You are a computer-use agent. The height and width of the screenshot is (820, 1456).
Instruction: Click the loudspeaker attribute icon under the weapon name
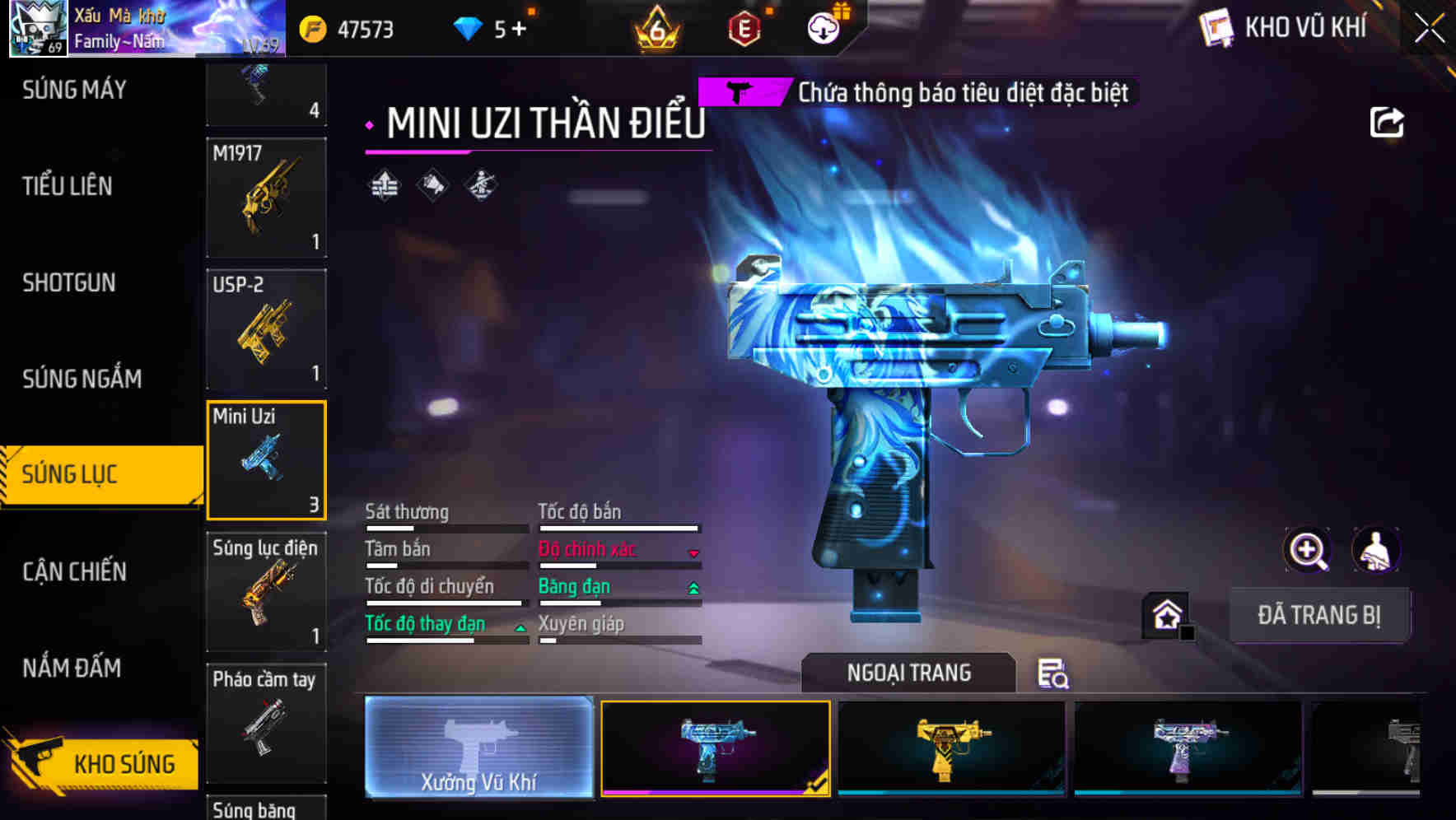[x=432, y=186]
